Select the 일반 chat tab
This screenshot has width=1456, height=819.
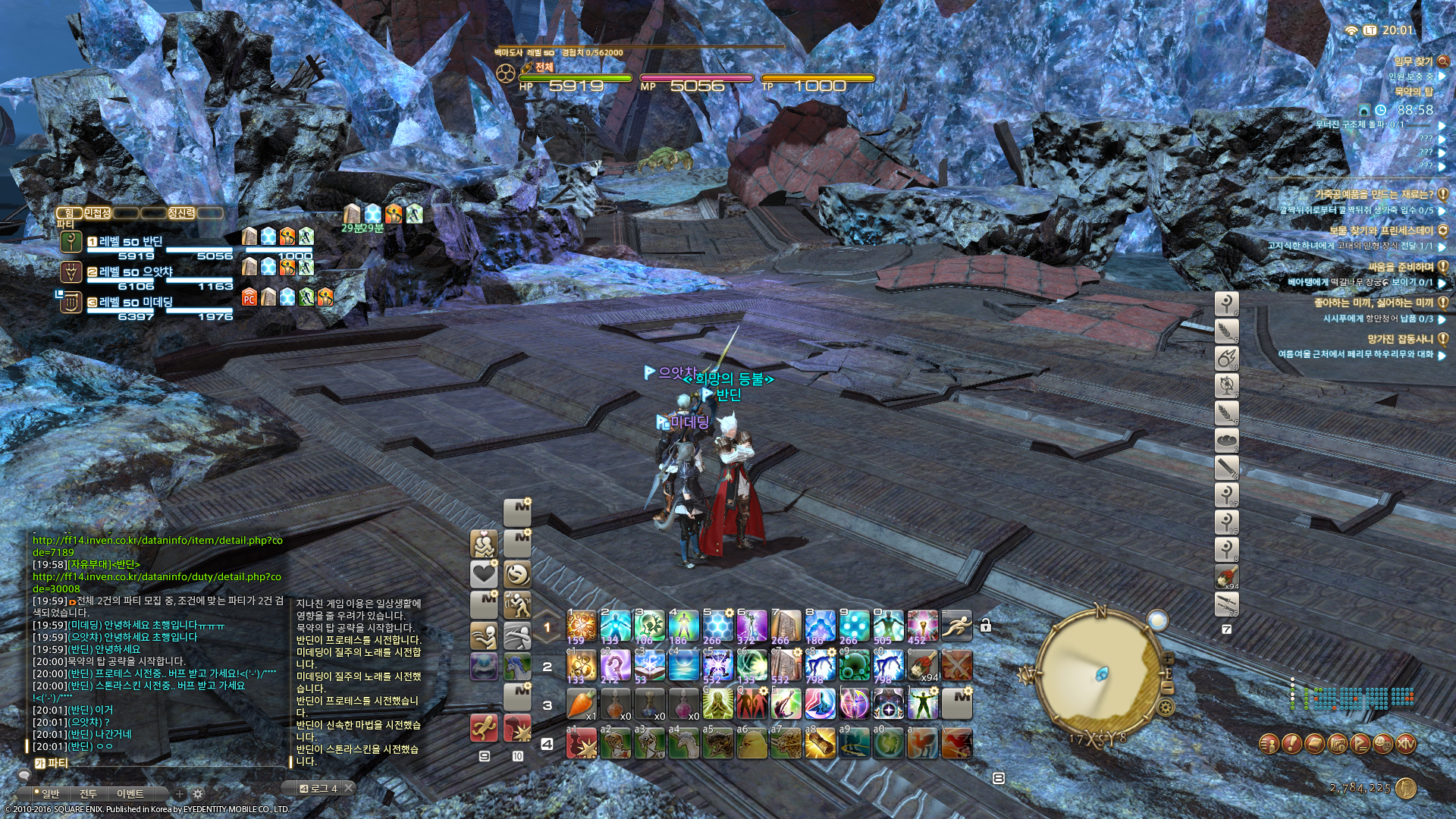[x=50, y=793]
